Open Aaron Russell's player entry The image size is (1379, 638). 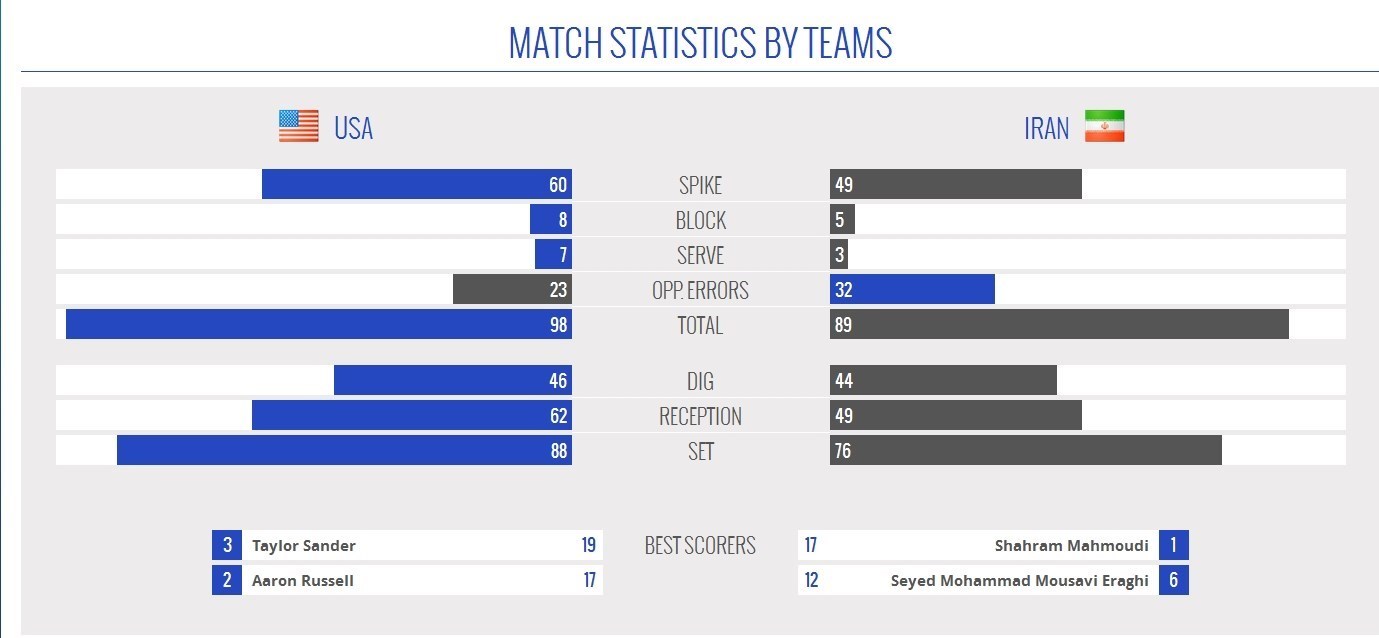[x=303, y=580]
